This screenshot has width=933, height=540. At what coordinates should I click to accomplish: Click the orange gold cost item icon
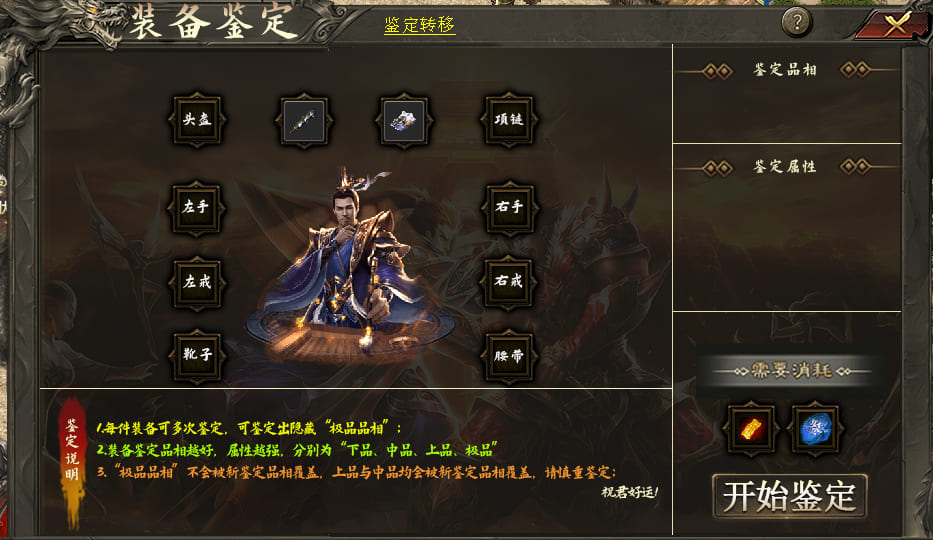coord(748,430)
